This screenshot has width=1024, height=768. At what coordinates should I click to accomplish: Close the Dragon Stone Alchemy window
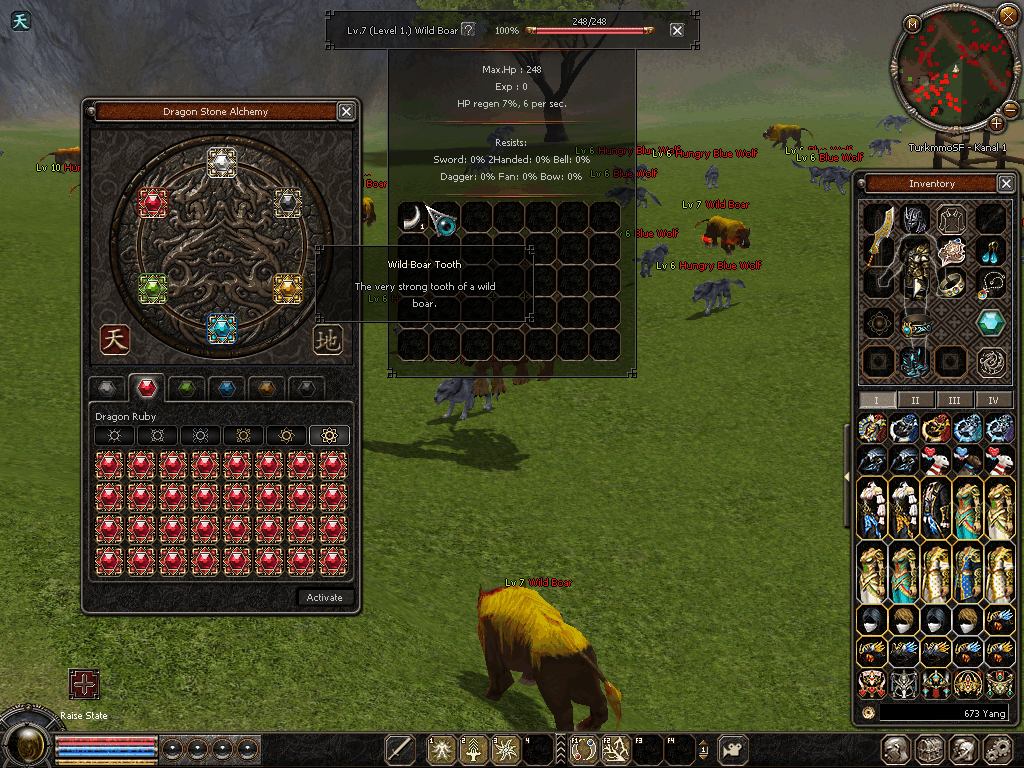(346, 112)
